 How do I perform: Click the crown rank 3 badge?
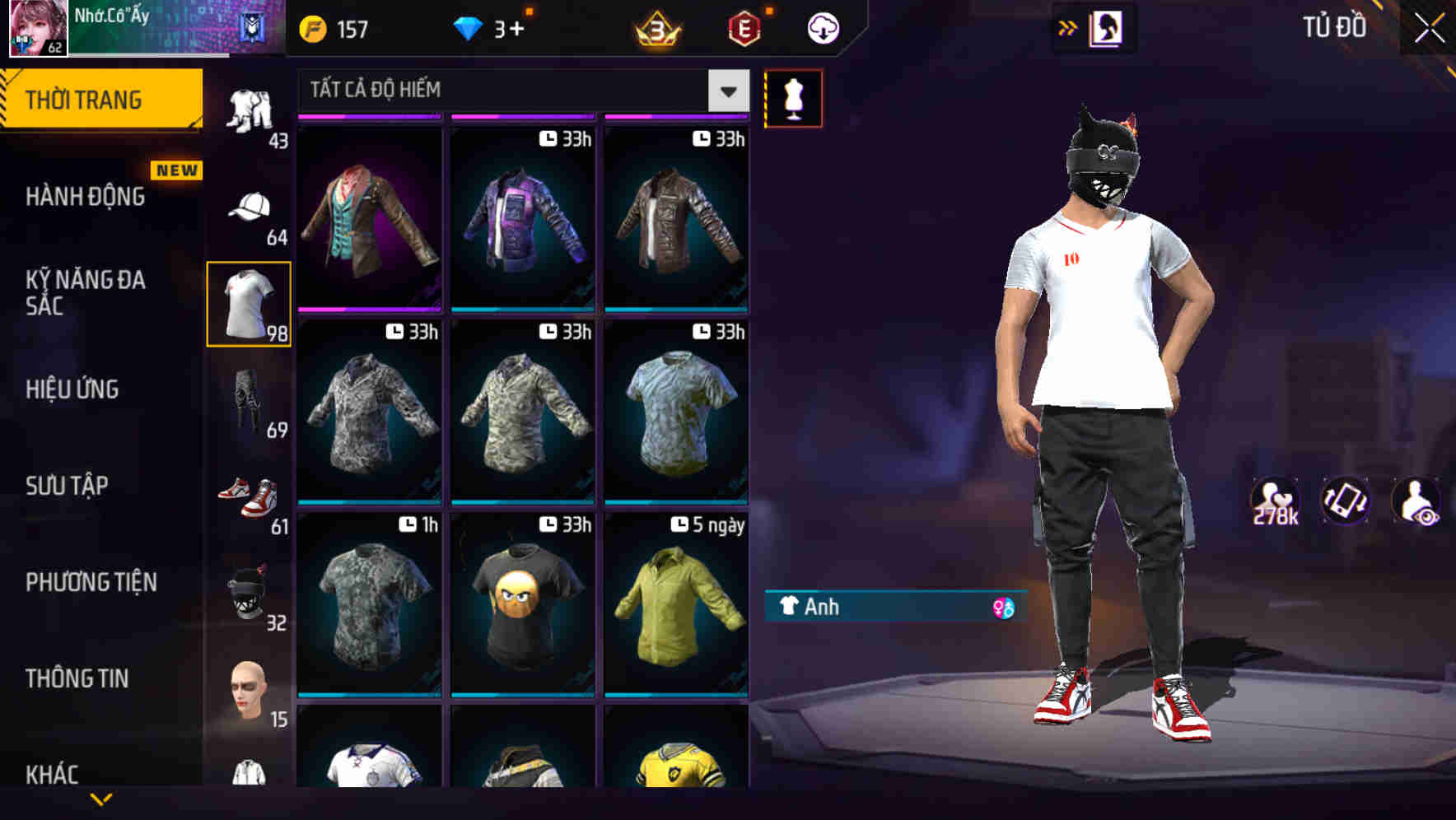pyautogui.click(x=655, y=27)
